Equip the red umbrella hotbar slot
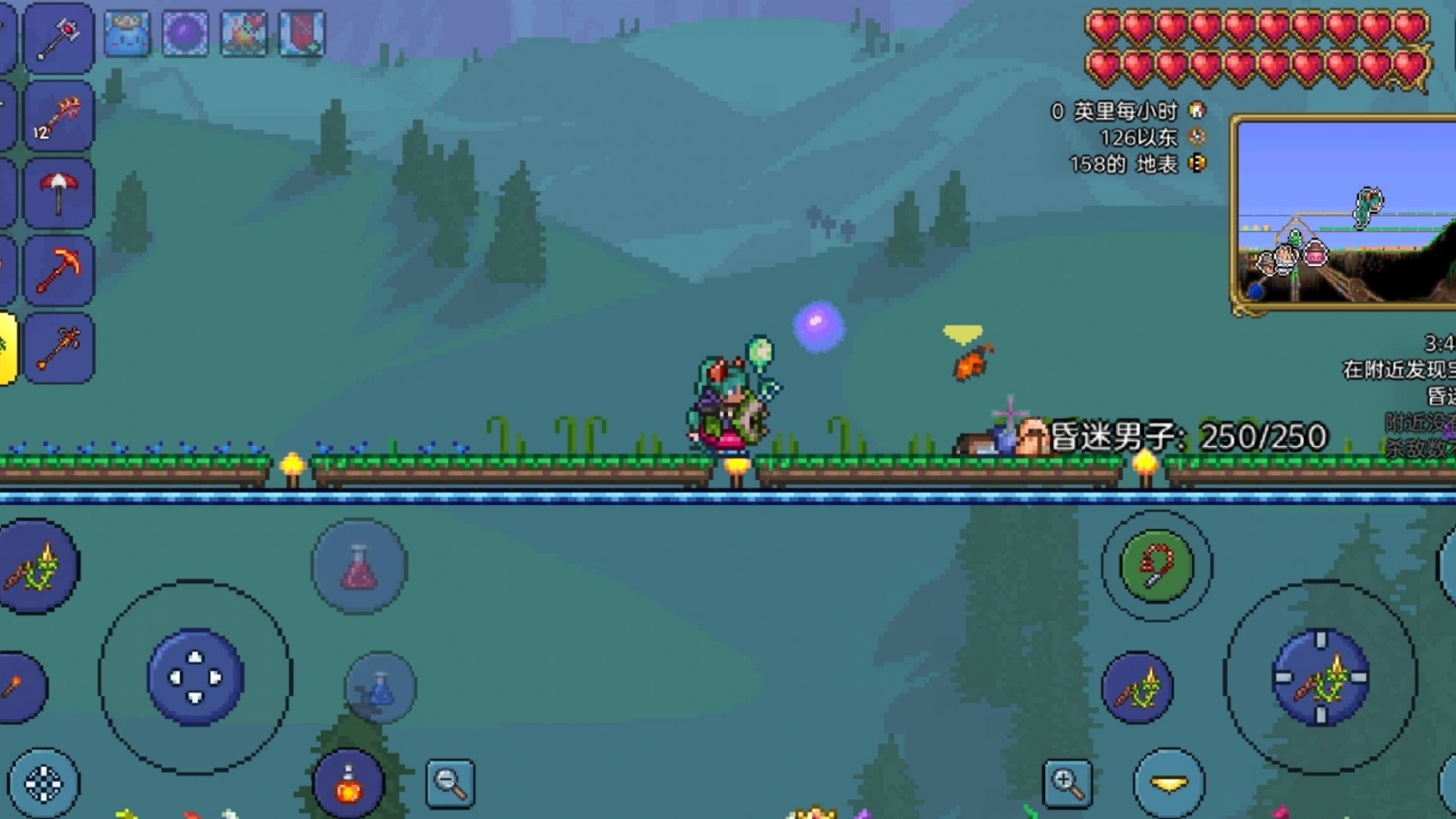This screenshot has height=819, width=1456. coord(58,193)
